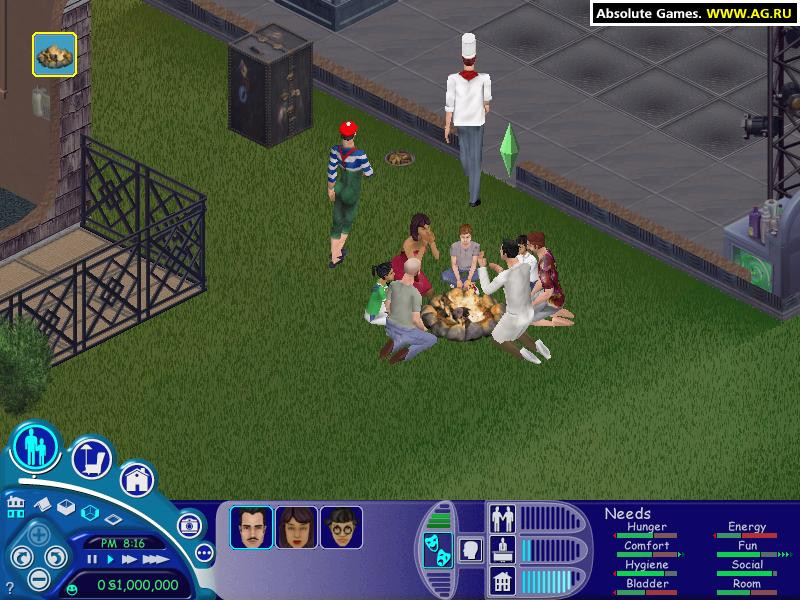Show the mood panel with theater masks
Viewport: 800px width, 600px height.
coord(436,550)
